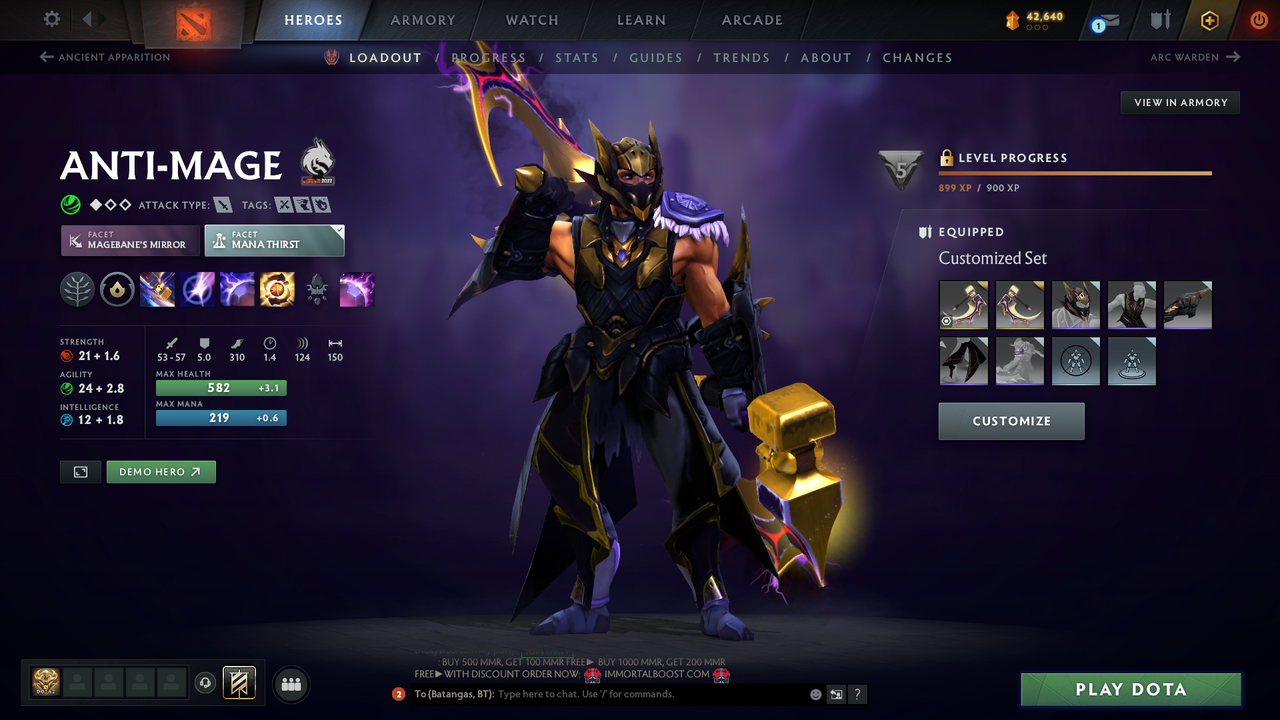Open the emoticon picker in the chat bar
This screenshot has height=720, width=1280.
[815, 693]
